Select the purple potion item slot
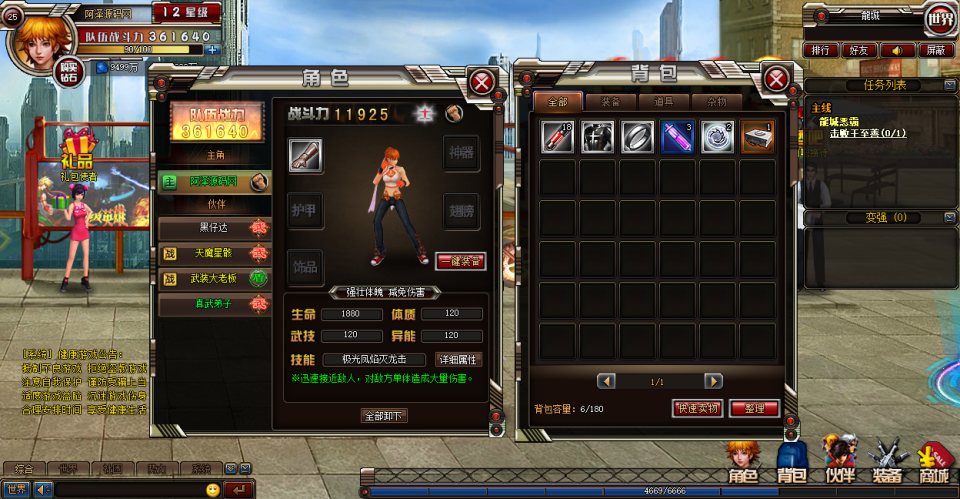 coord(677,136)
